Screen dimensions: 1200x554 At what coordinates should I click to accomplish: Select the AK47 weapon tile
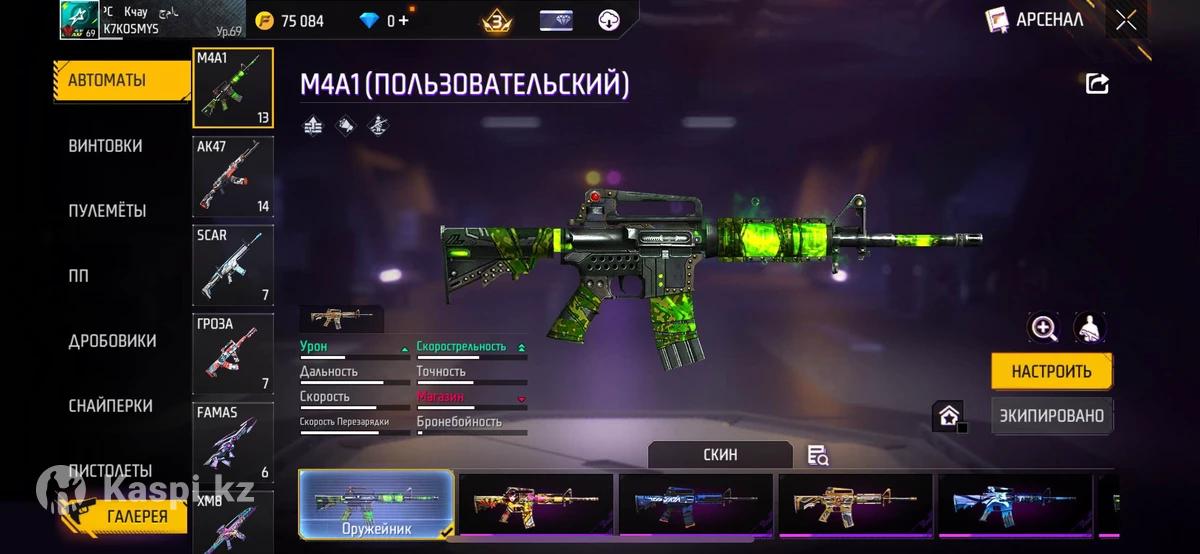coord(233,177)
